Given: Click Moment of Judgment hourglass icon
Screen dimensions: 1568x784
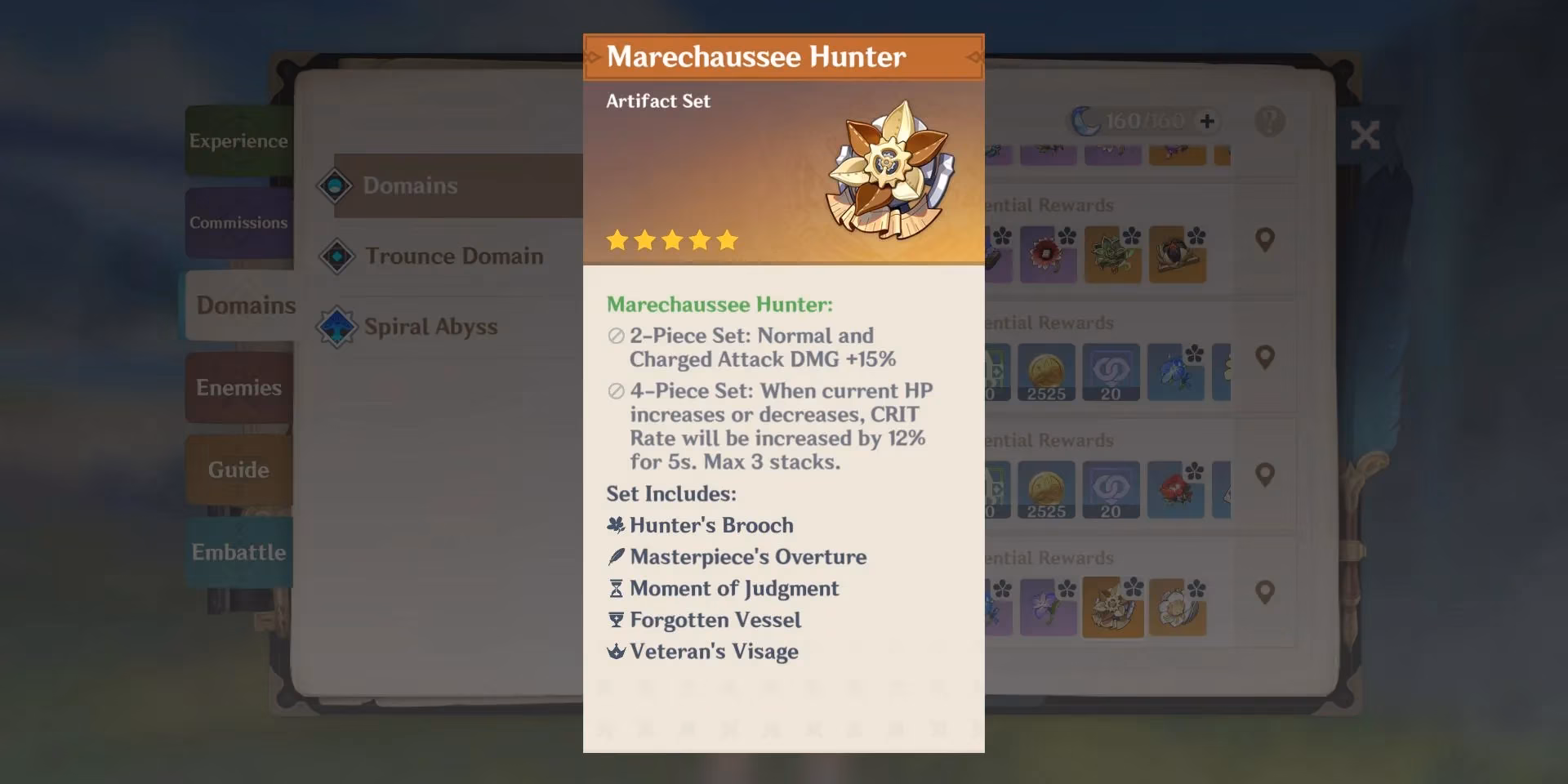Looking at the screenshot, I should (x=615, y=588).
